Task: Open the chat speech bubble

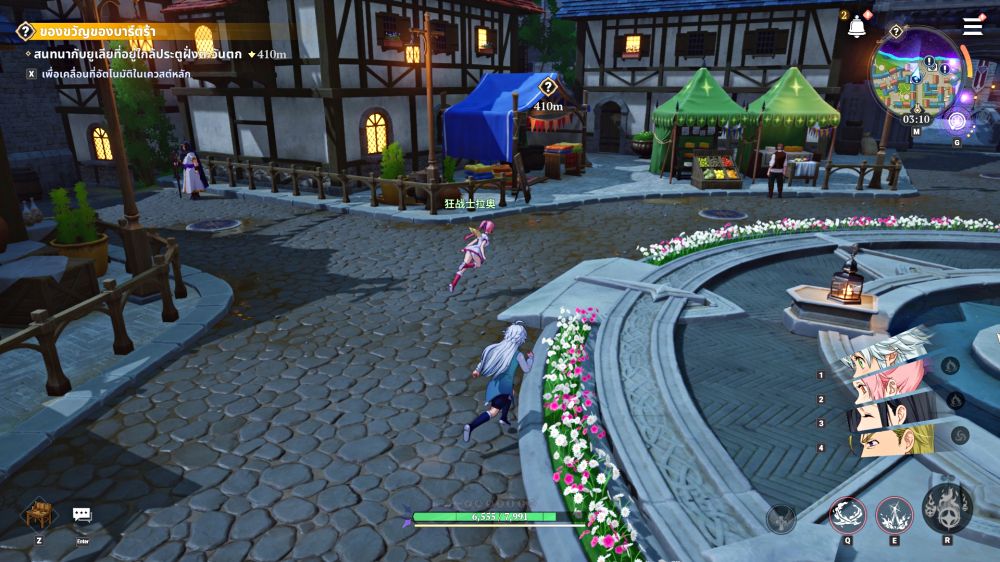Action: click(x=82, y=515)
